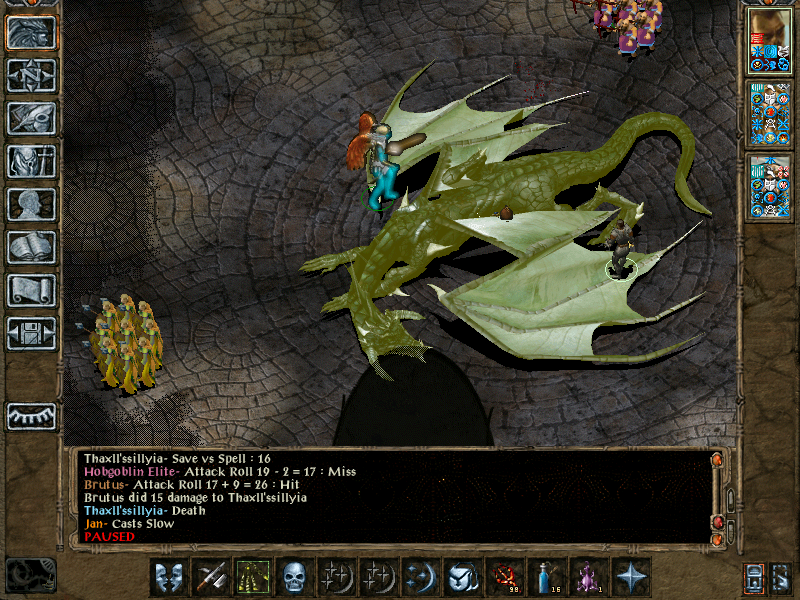Open the character record sheet
Screen dimensions: 800x600
point(31,204)
